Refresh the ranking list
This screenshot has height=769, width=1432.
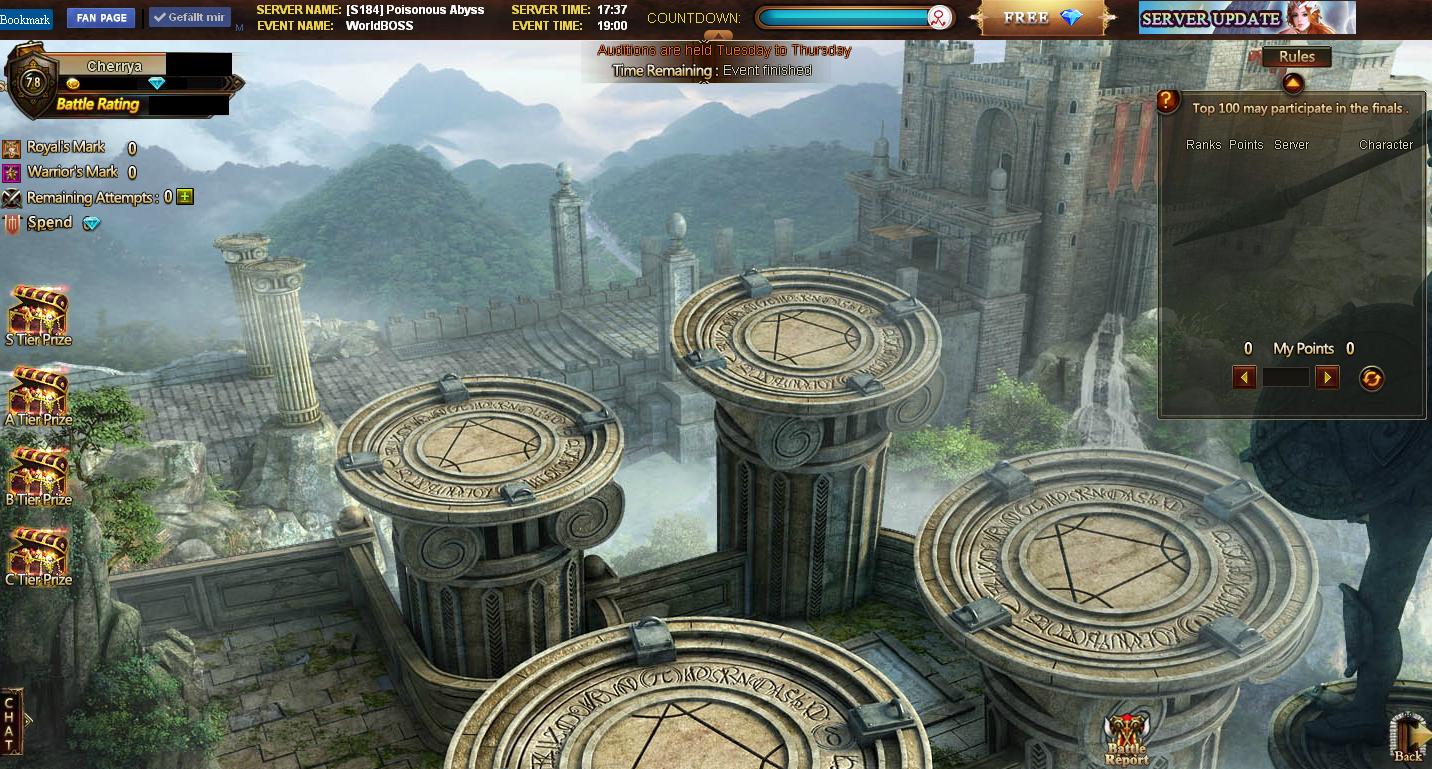pyautogui.click(x=1371, y=378)
